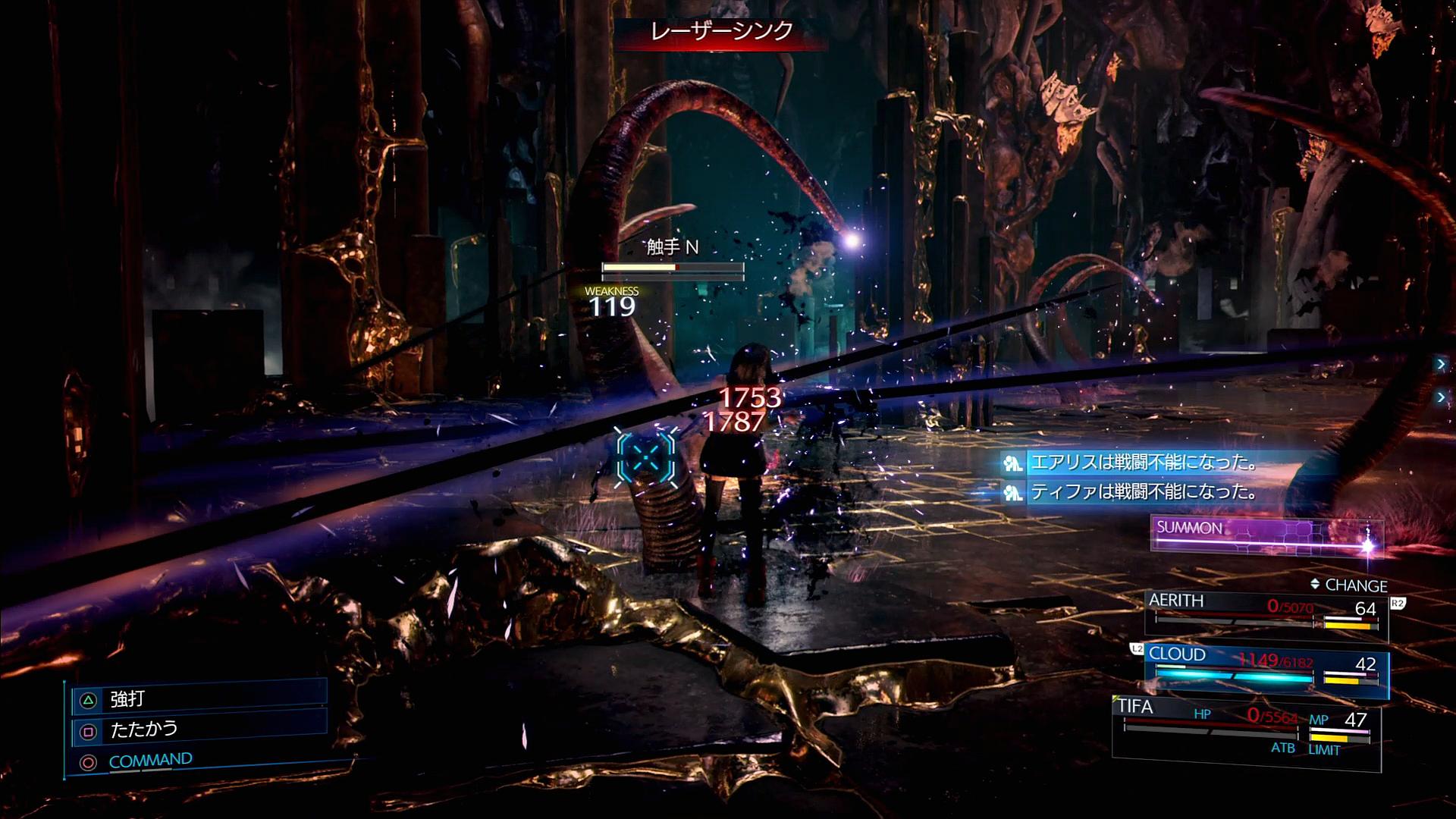The image size is (1456, 819).
Task: Activate the purple SUMMON gauge
Action: (1265, 534)
